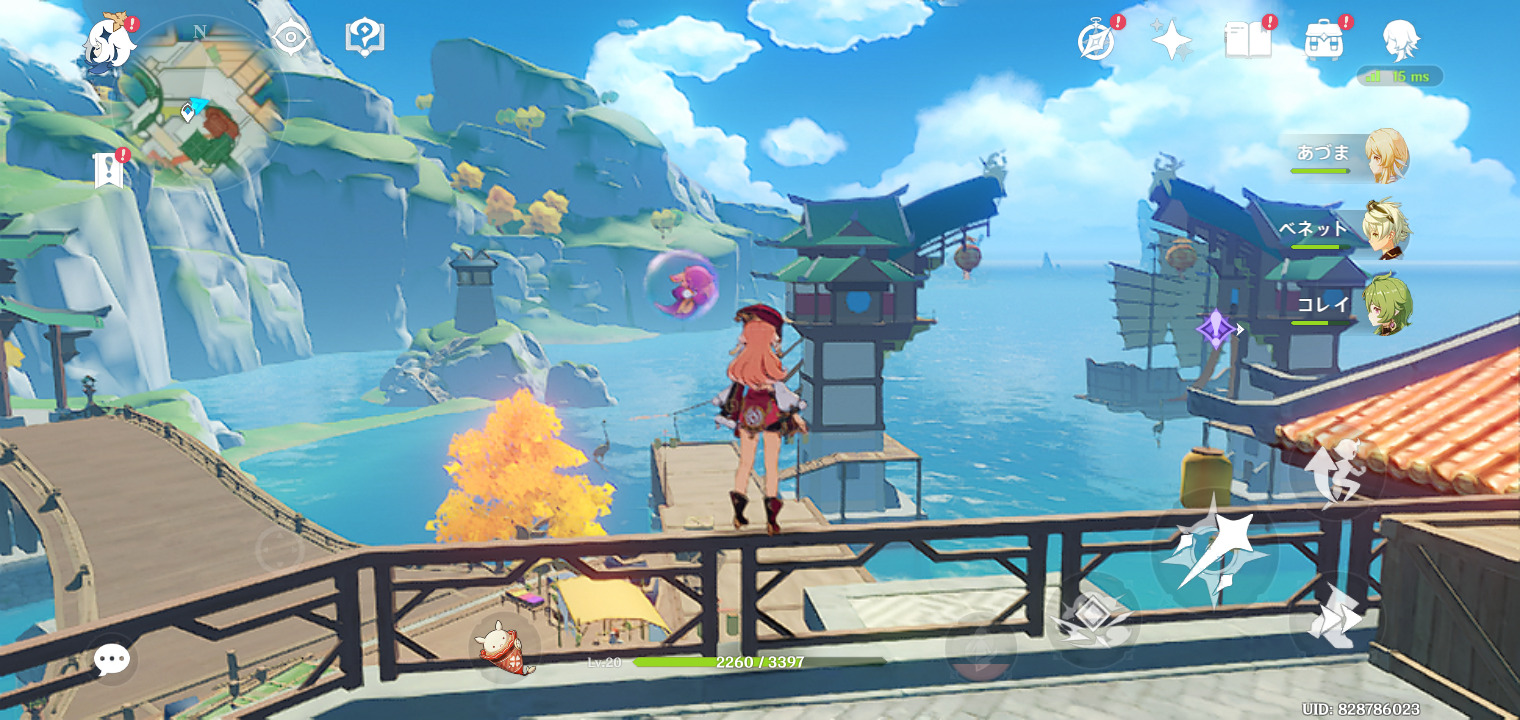Viewport: 1520px width, 720px height.
Task: Tap the sprint dash button
Action: [1337, 622]
